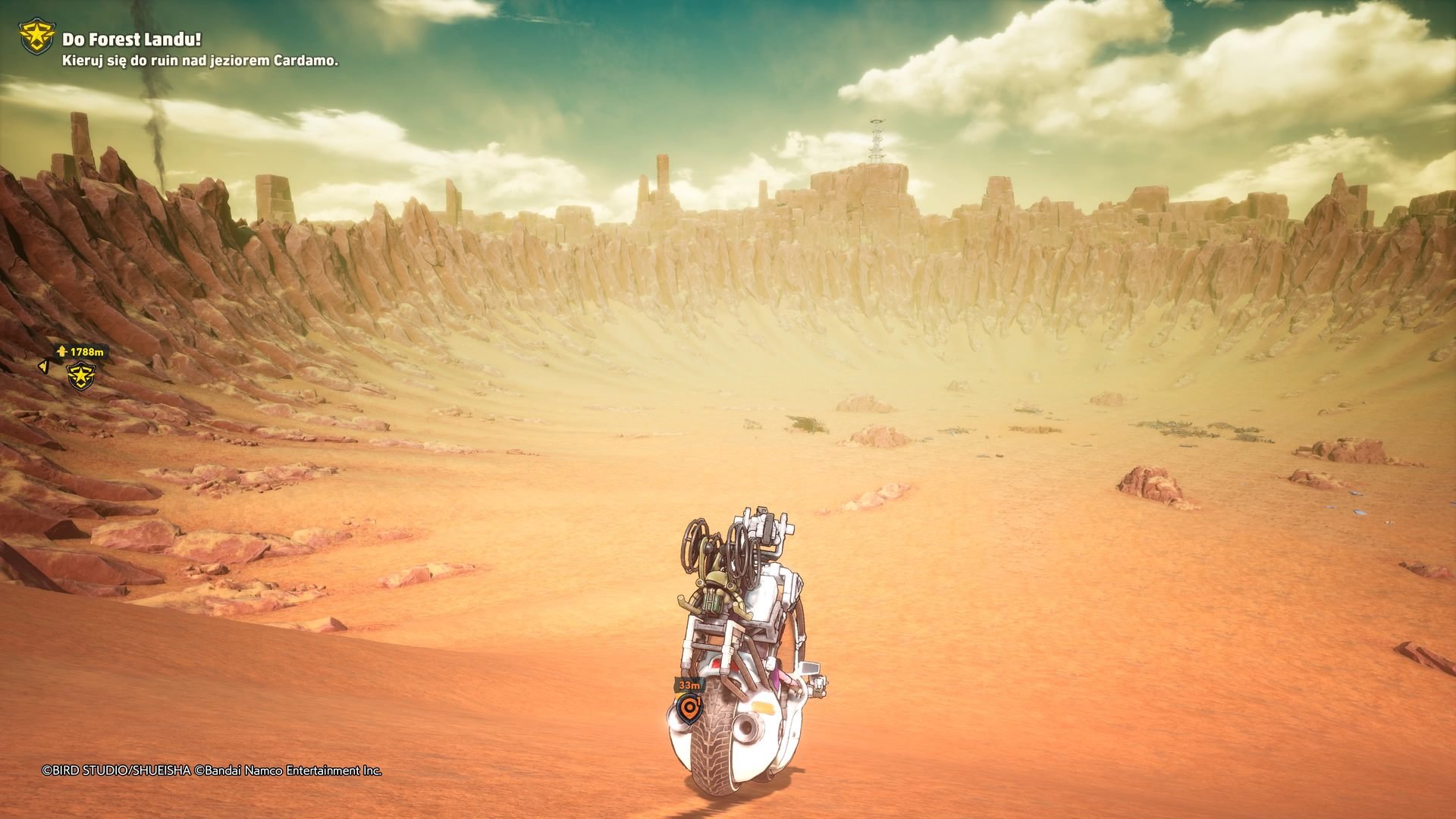Toggle the 33m proximity marker
The width and height of the screenshot is (1456, 819).
tap(689, 685)
